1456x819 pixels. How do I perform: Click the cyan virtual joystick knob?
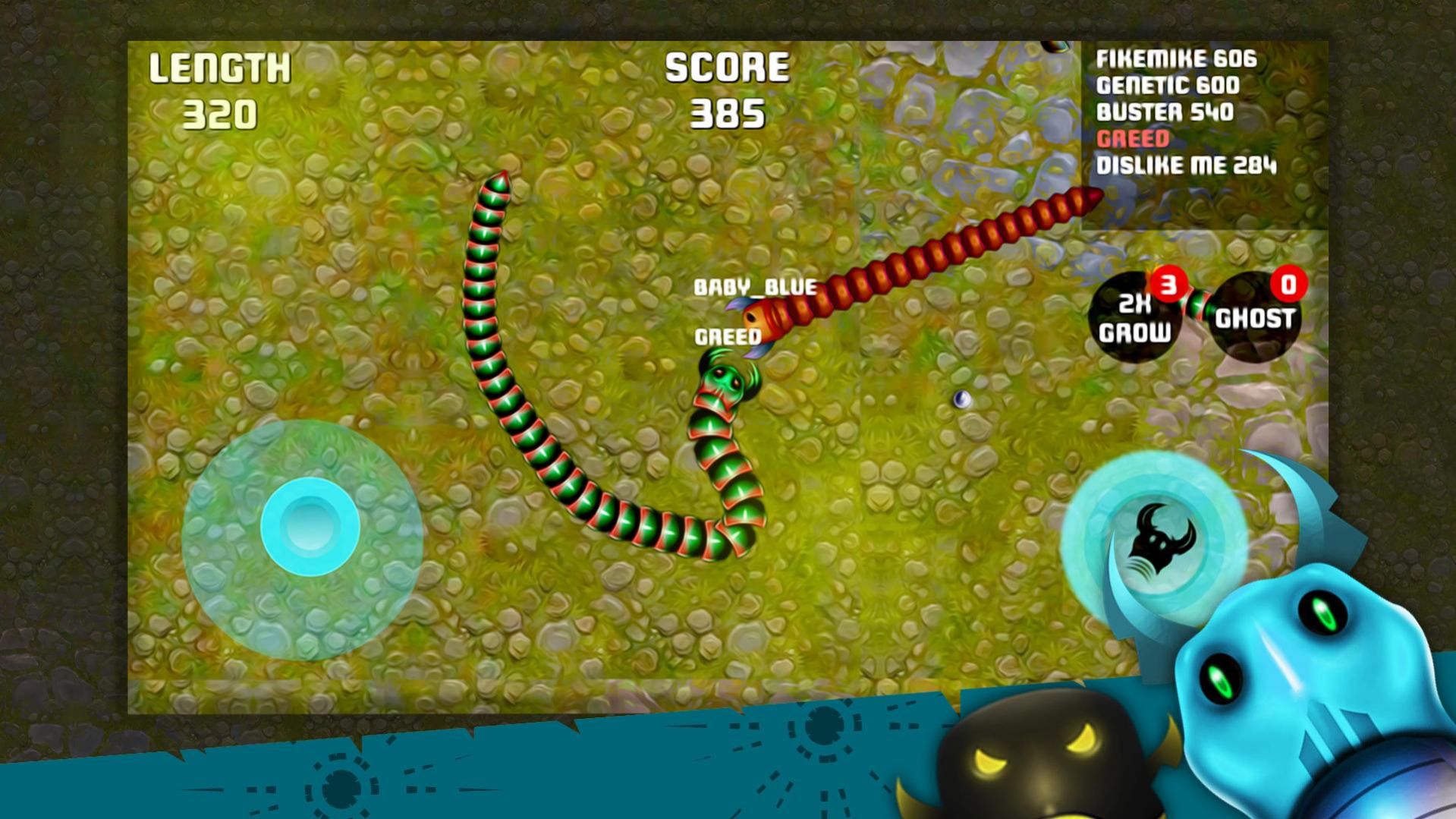[310, 526]
